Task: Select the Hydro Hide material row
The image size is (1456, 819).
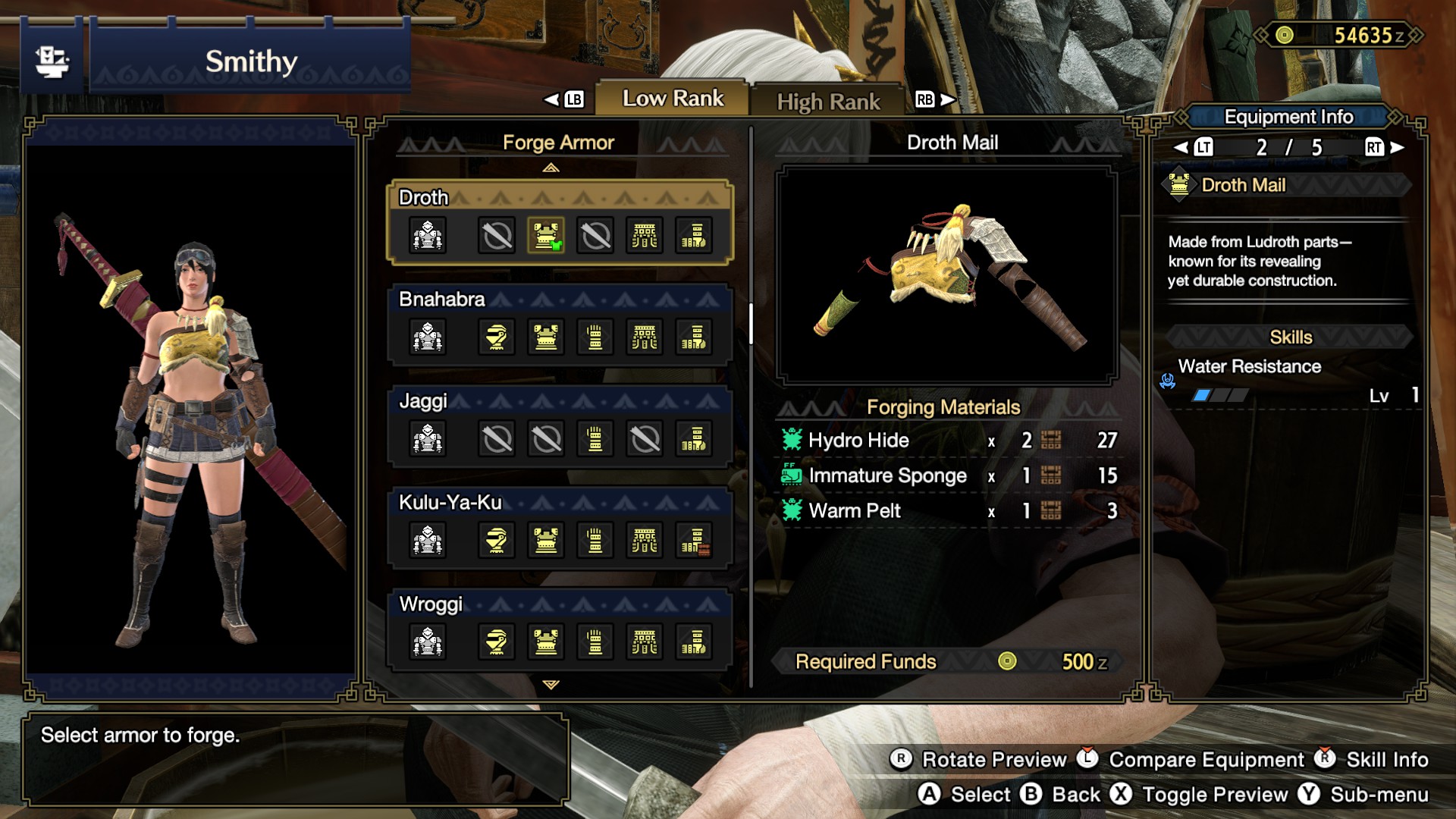Action: [948, 441]
